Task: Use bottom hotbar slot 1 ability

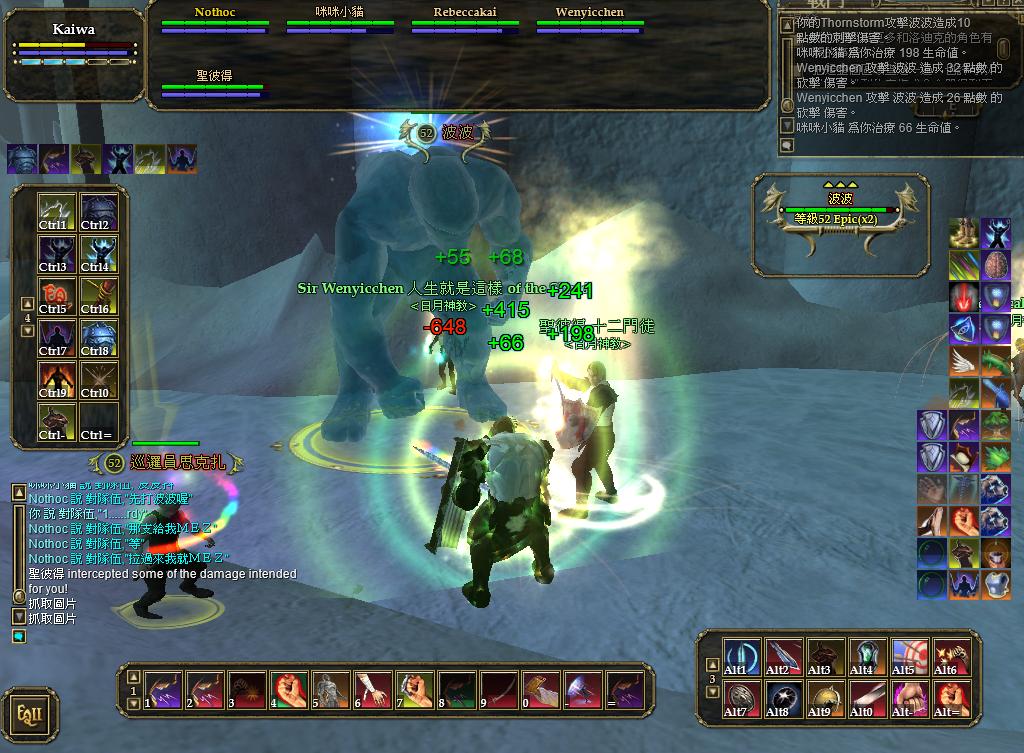Action: (163, 689)
